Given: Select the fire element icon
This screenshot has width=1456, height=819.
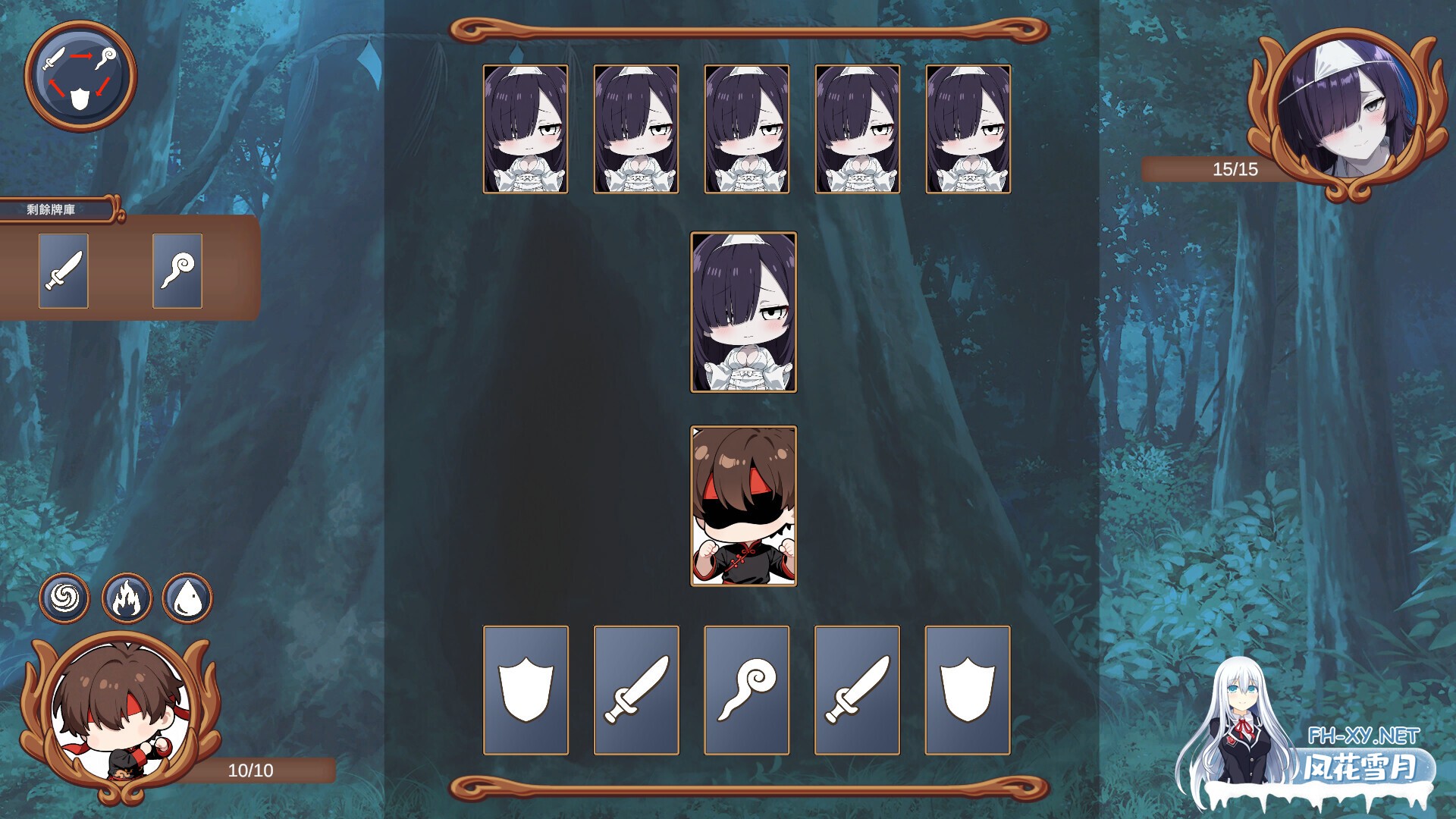Looking at the screenshot, I should (126, 598).
